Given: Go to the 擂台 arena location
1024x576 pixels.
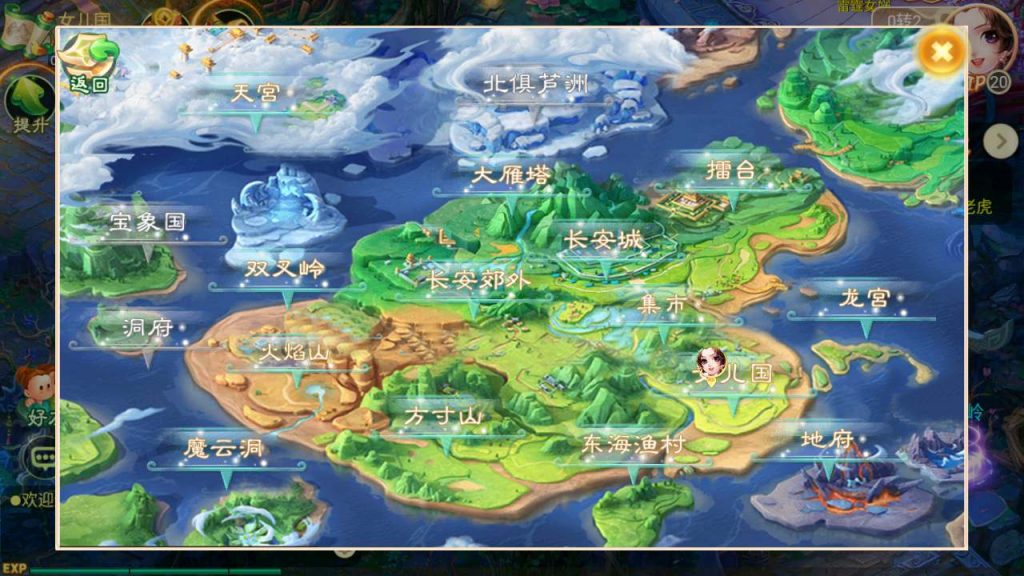Looking at the screenshot, I should (731, 170).
